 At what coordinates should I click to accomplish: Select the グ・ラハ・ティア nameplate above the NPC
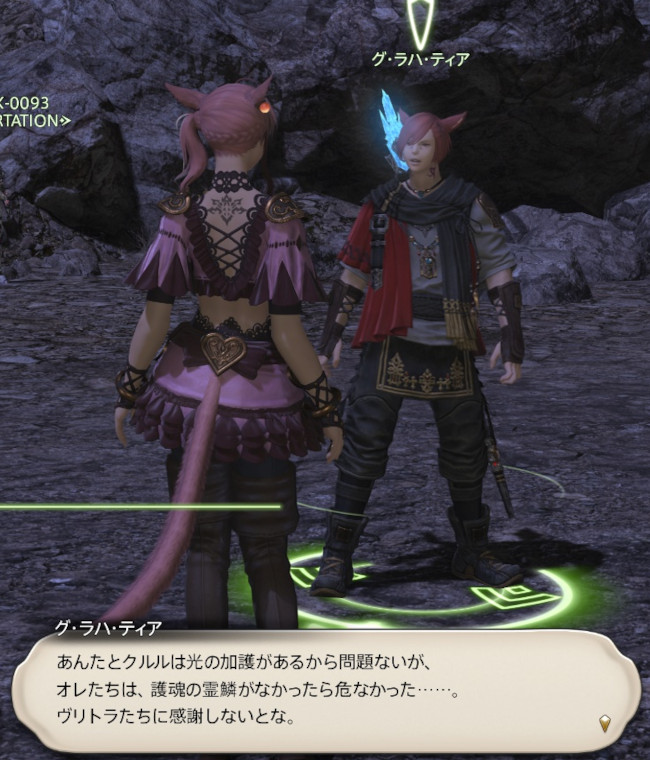coord(420,59)
